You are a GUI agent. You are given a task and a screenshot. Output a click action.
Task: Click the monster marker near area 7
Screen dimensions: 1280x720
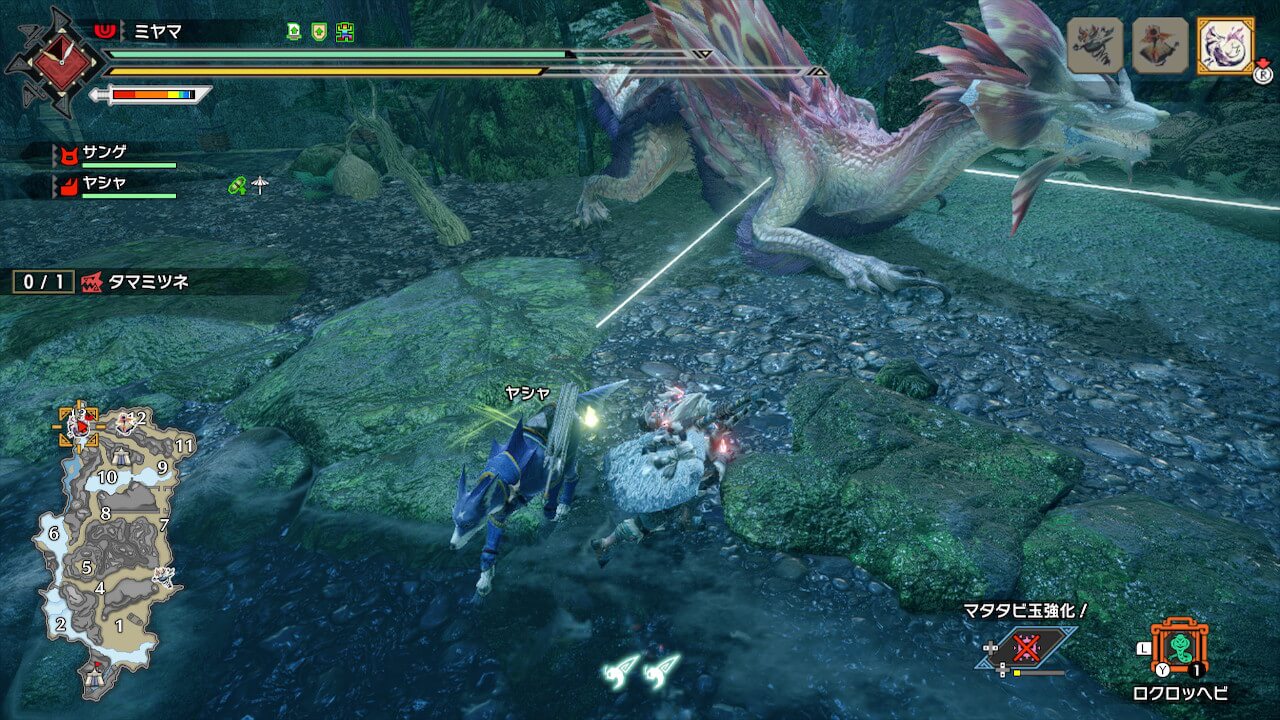(x=162, y=575)
